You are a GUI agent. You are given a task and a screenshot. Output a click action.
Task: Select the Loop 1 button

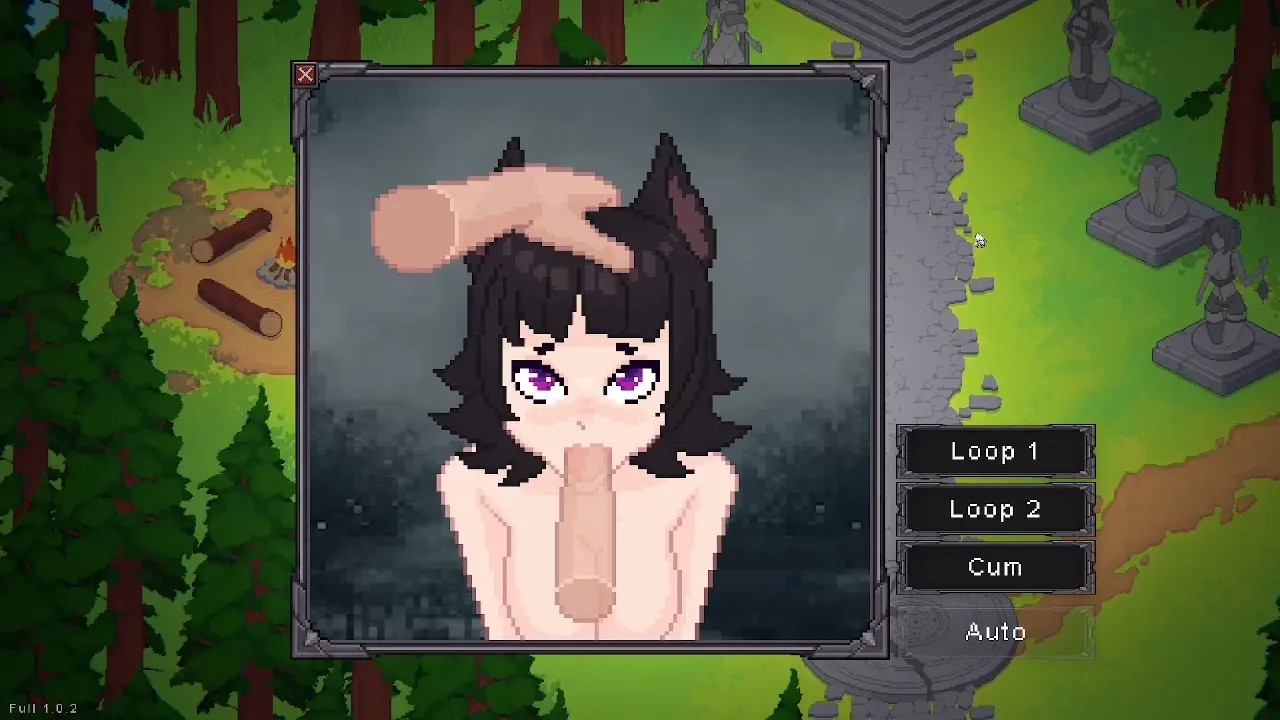pyautogui.click(x=995, y=452)
